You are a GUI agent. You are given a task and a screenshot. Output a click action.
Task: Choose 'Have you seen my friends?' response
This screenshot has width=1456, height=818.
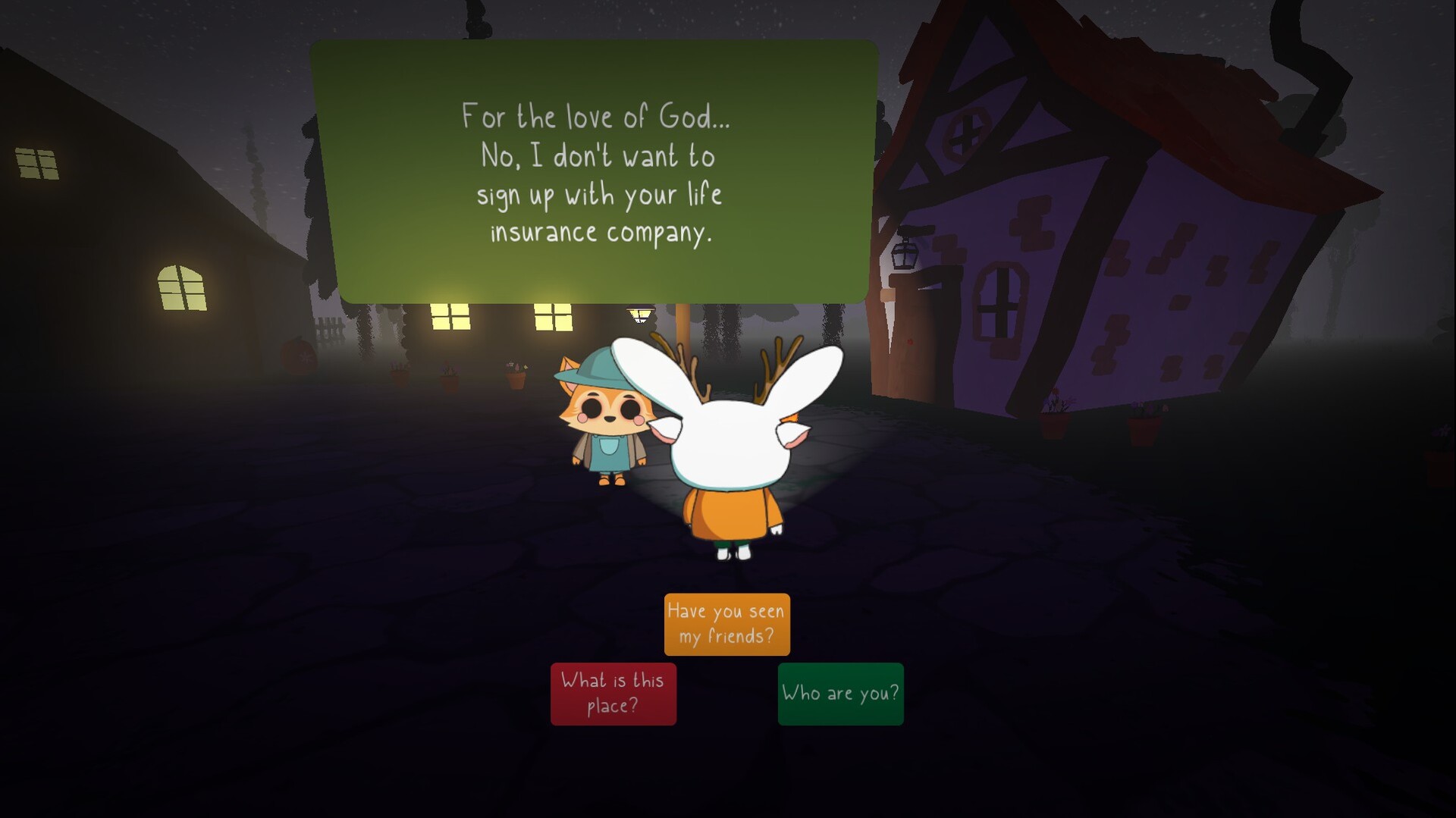726,624
